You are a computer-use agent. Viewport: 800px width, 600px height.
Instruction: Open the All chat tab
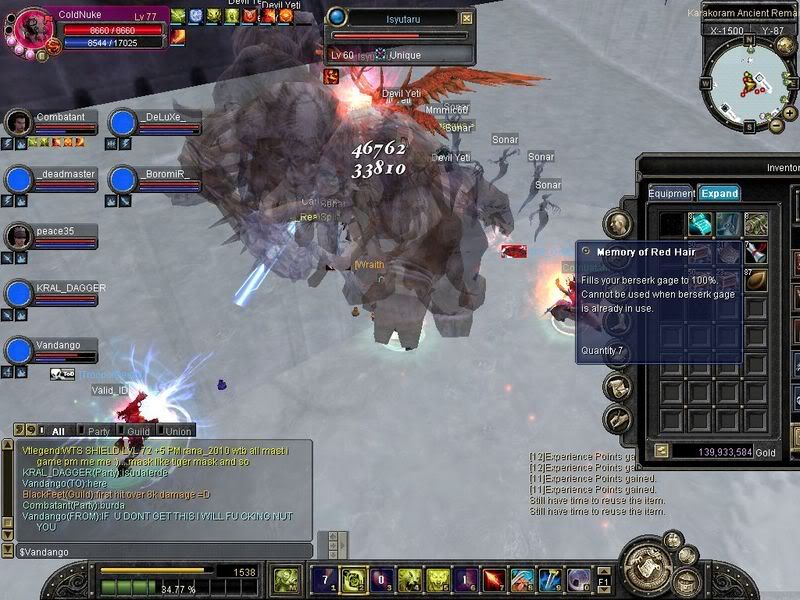pos(58,431)
